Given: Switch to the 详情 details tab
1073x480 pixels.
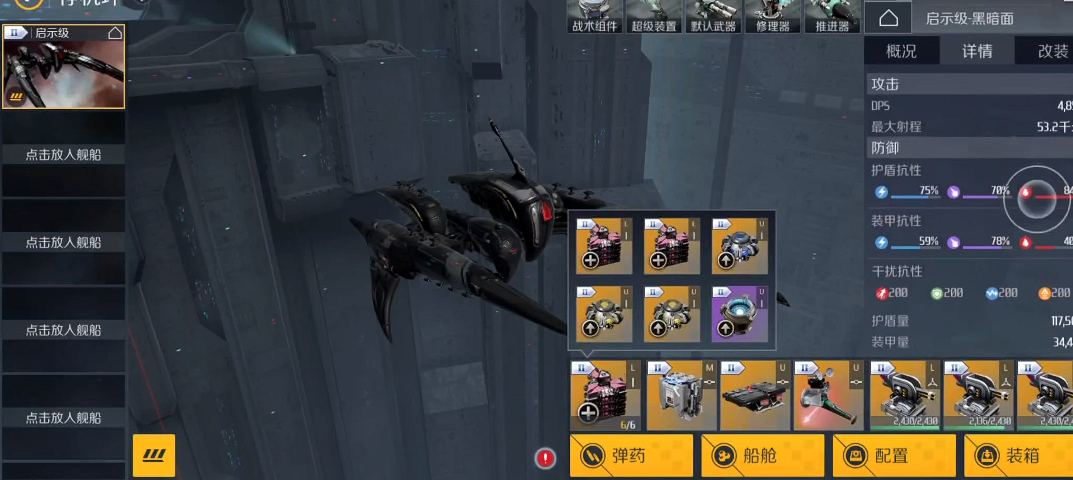Looking at the screenshot, I should point(977,51).
